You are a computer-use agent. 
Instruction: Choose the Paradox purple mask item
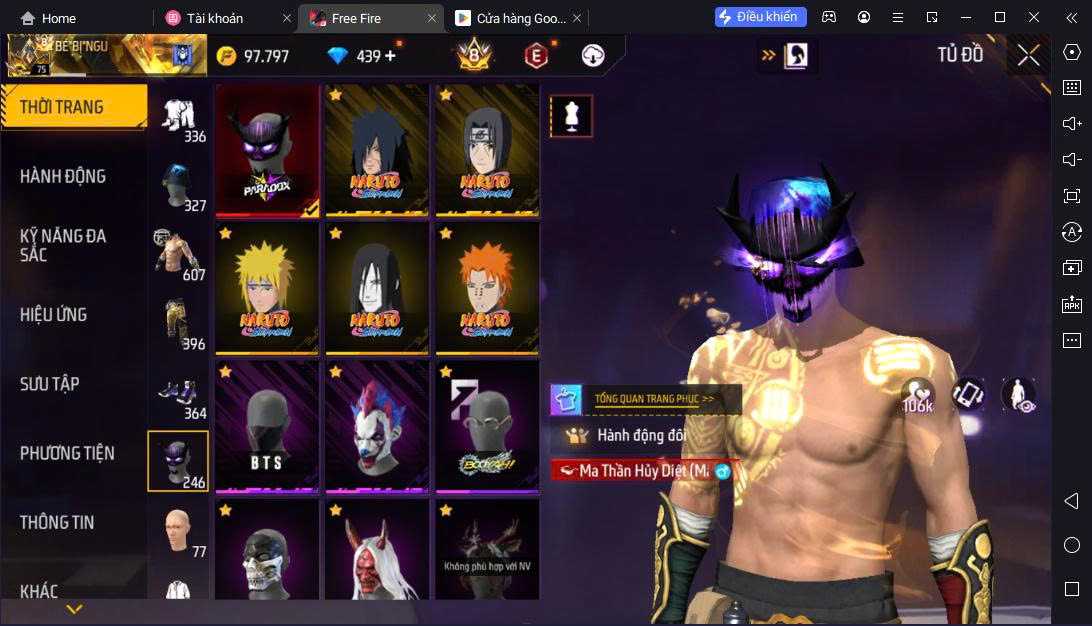pyautogui.click(x=268, y=149)
